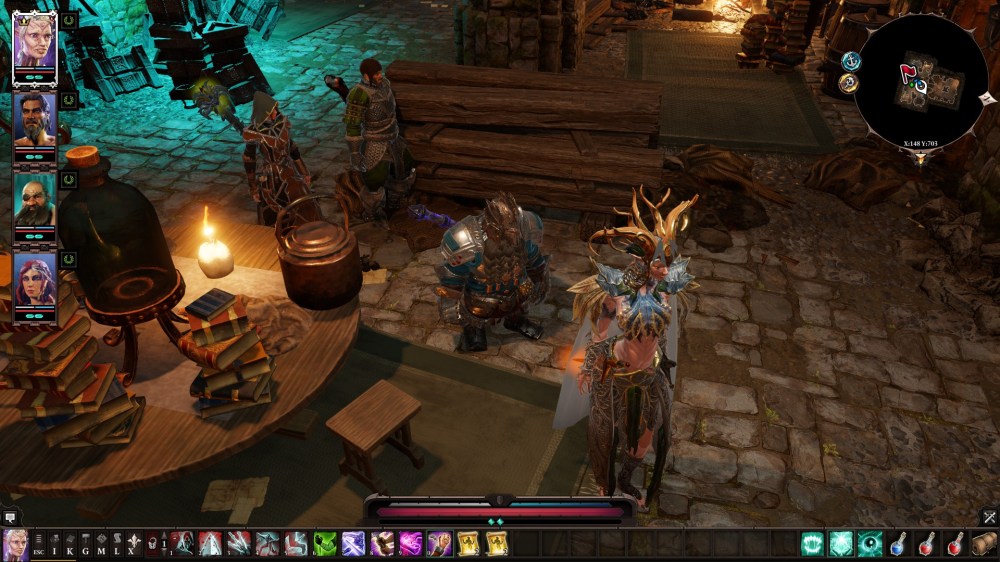
Task: Use the blue potion in the hotbar
Action: pyautogui.click(x=899, y=544)
